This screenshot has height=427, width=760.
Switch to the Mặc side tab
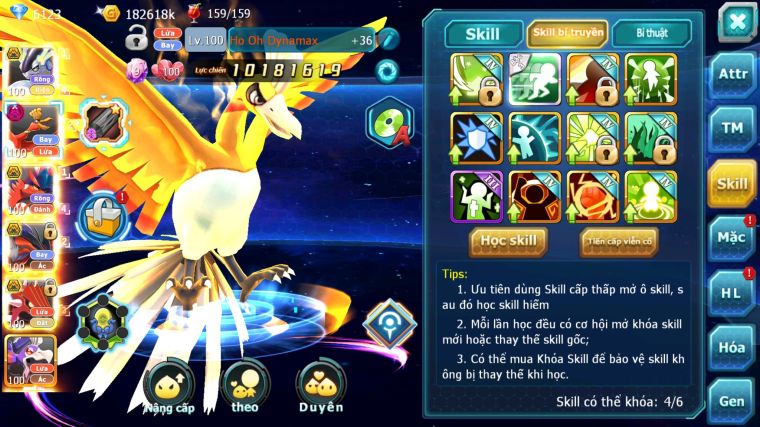[x=732, y=238]
